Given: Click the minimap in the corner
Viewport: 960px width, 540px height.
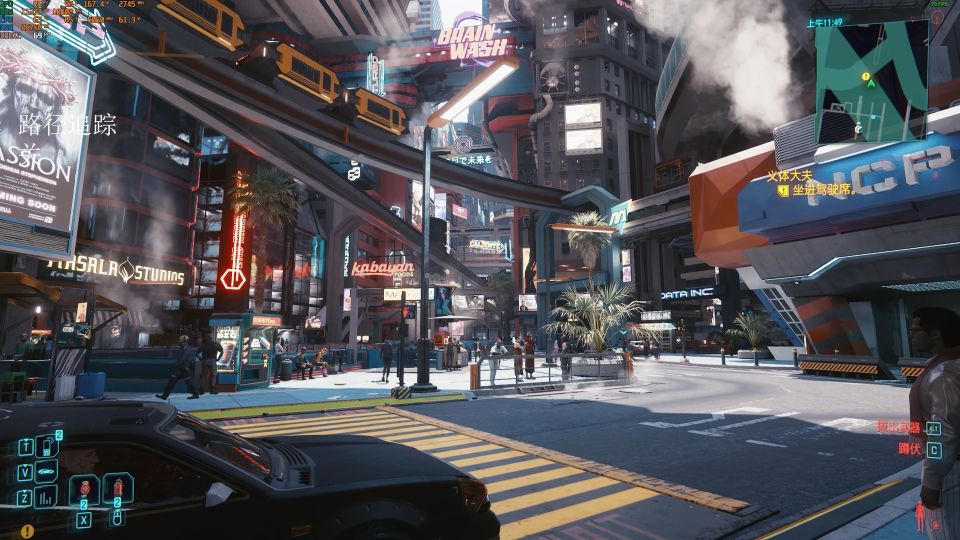Looking at the screenshot, I should coord(871,80).
